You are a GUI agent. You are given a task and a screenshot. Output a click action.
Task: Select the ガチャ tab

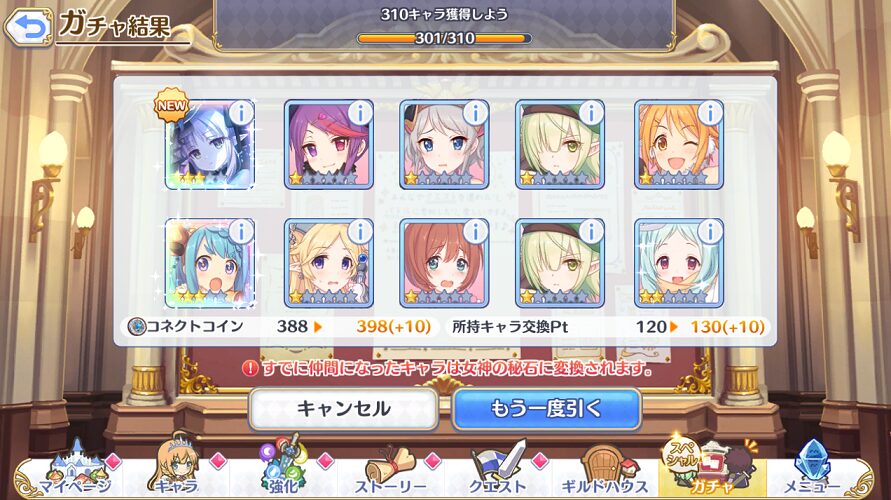coord(712,472)
